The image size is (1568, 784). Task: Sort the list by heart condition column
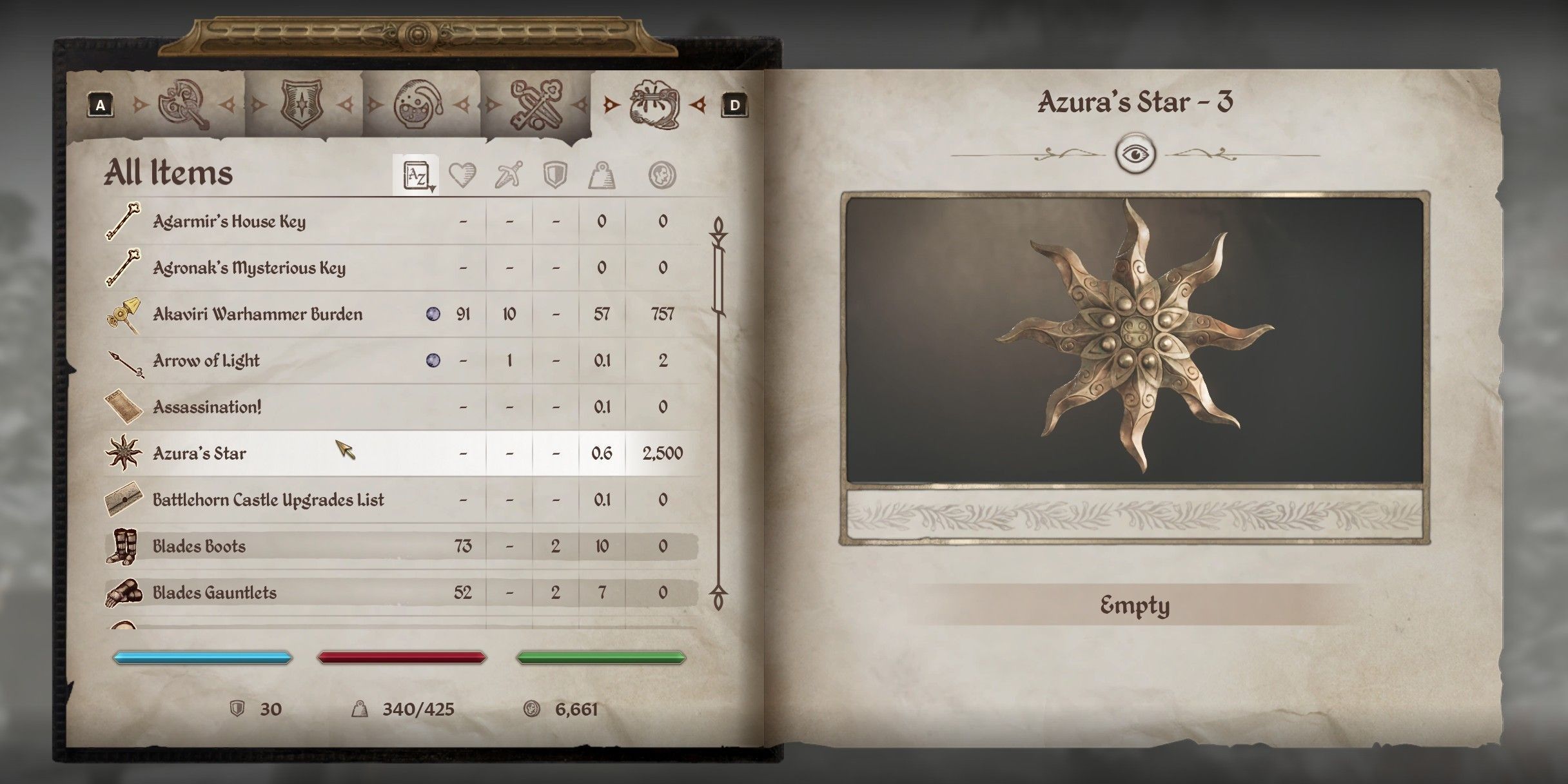pos(462,175)
